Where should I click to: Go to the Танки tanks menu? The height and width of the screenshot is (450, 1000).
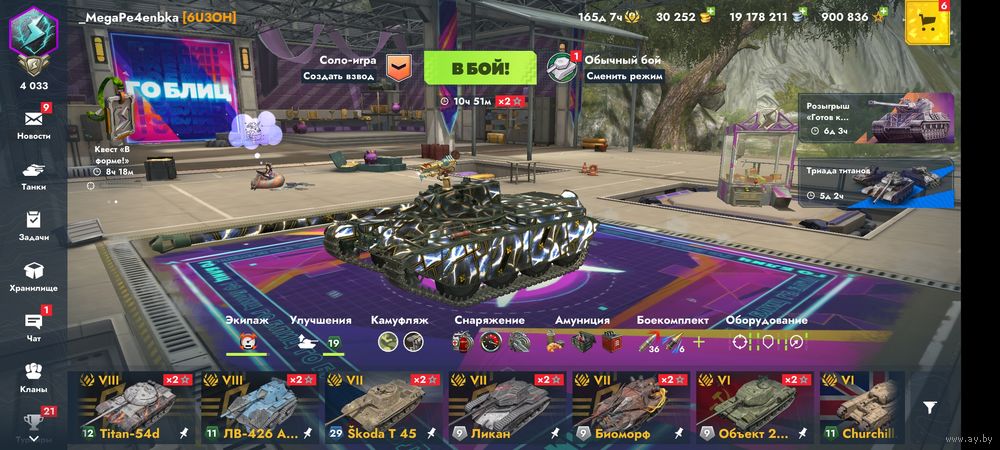click(x=34, y=174)
